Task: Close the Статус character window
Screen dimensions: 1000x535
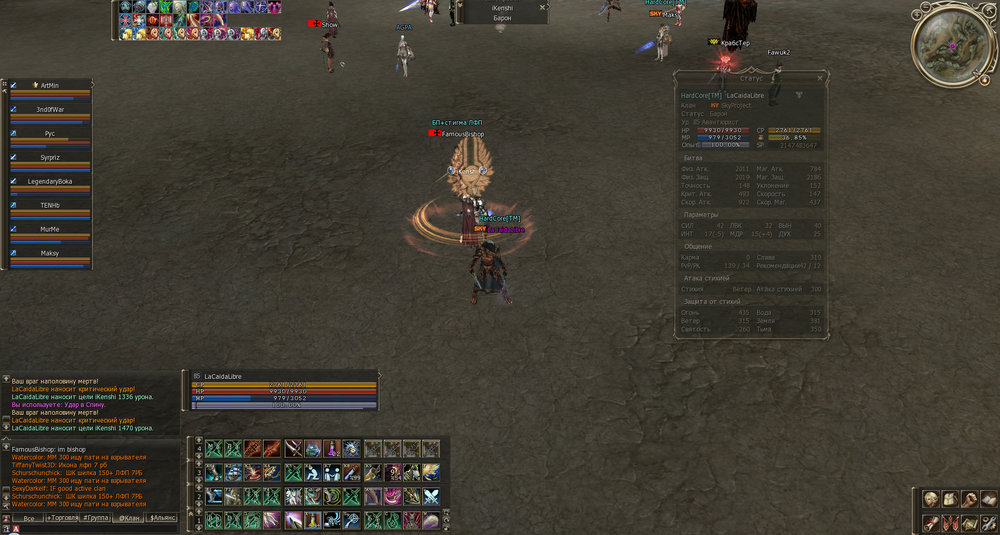Action: pyautogui.click(x=820, y=77)
